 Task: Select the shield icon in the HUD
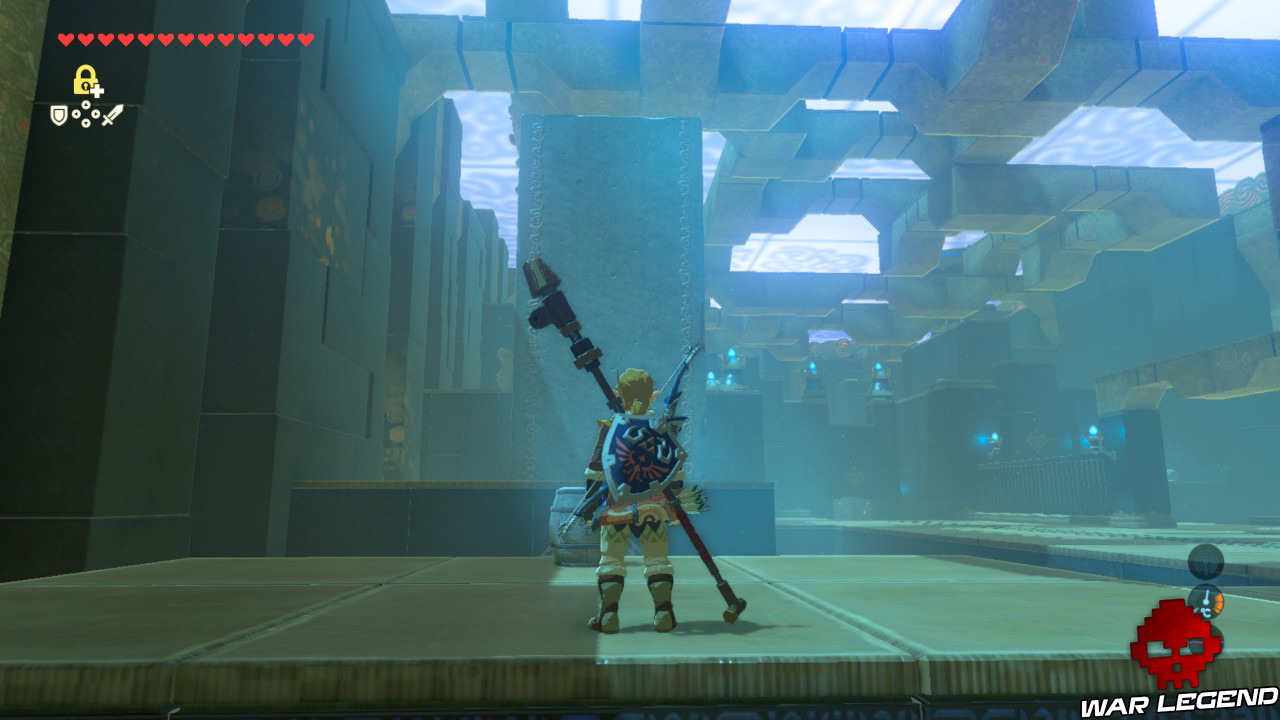coord(58,115)
